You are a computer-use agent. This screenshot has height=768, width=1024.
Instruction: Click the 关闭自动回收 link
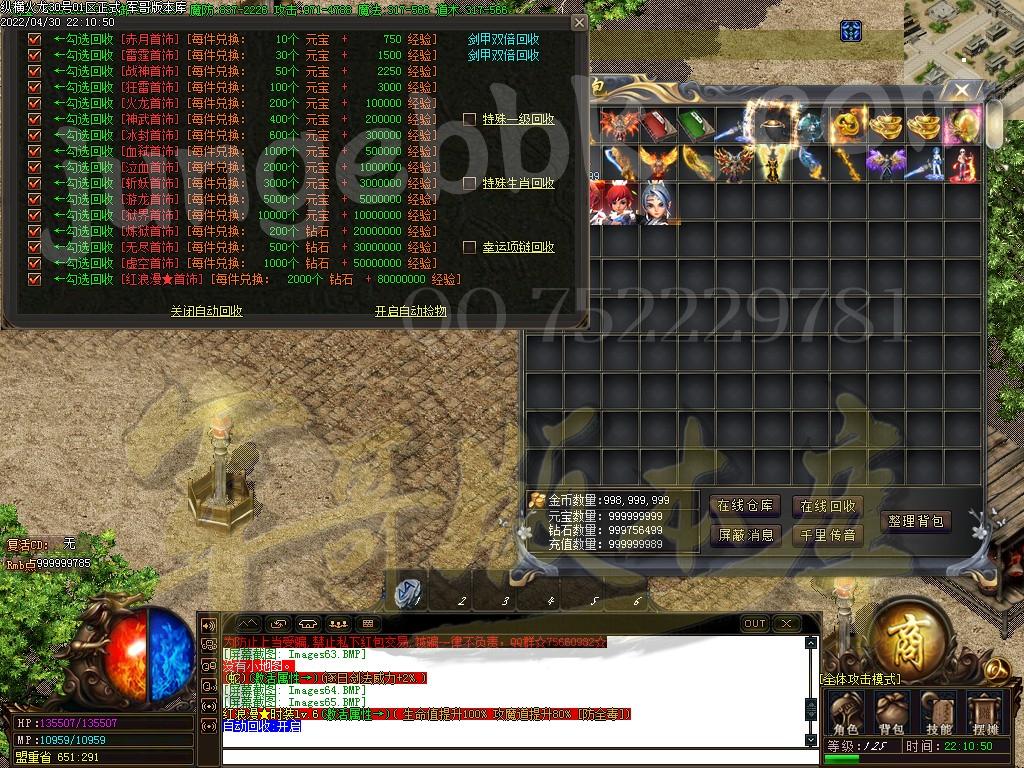206,311
